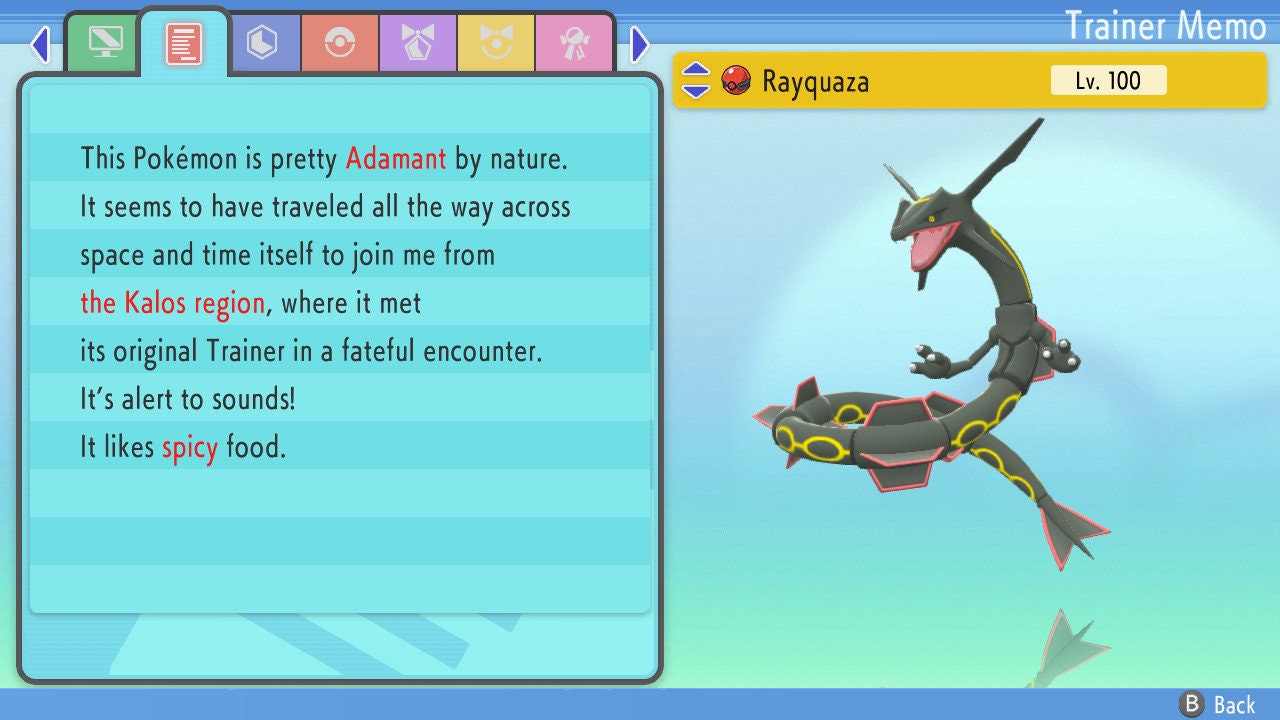Show the orange Poké Ball tab
The image size is (1280, 720).
[x=340, y=42]
